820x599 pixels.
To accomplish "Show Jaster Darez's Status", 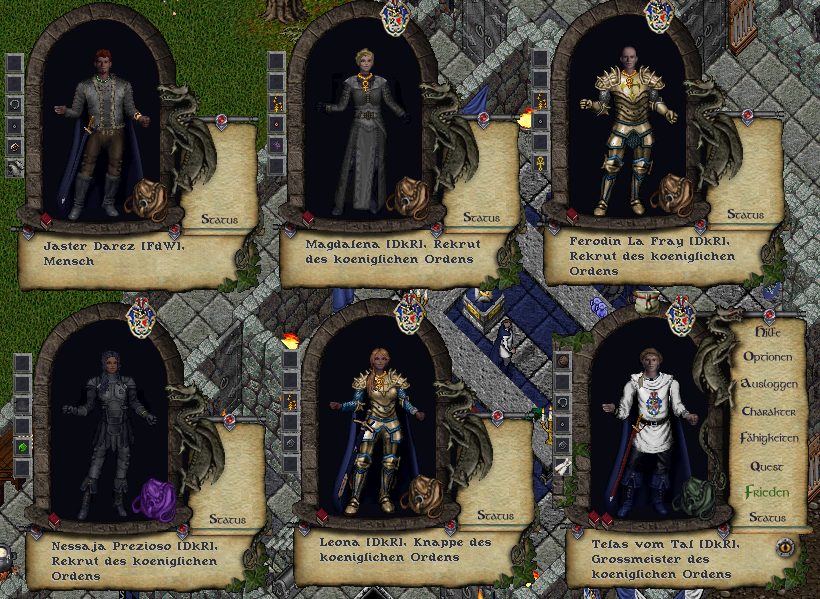I will 220,217.
